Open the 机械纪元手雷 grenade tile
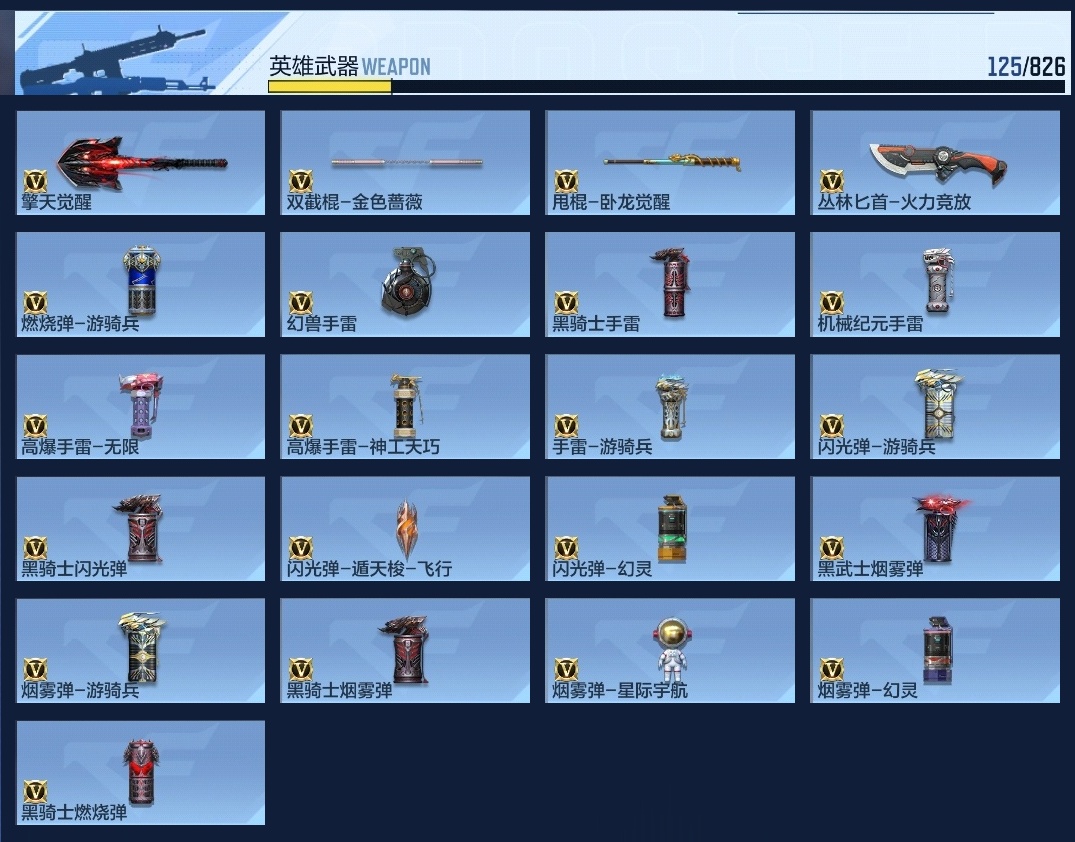1075x842 pixels. click(935, 284)
